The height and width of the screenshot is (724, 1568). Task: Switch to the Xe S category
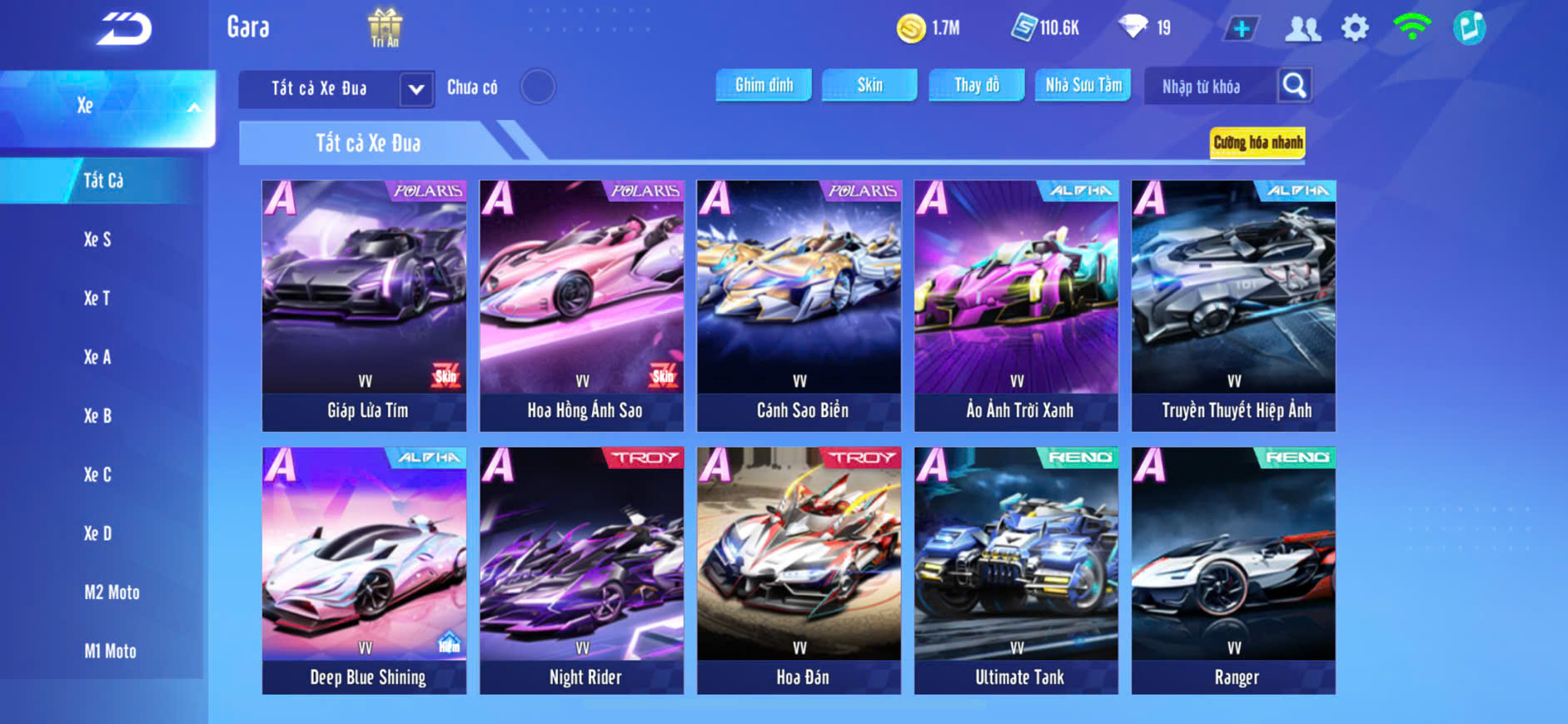tap(97, 240)
